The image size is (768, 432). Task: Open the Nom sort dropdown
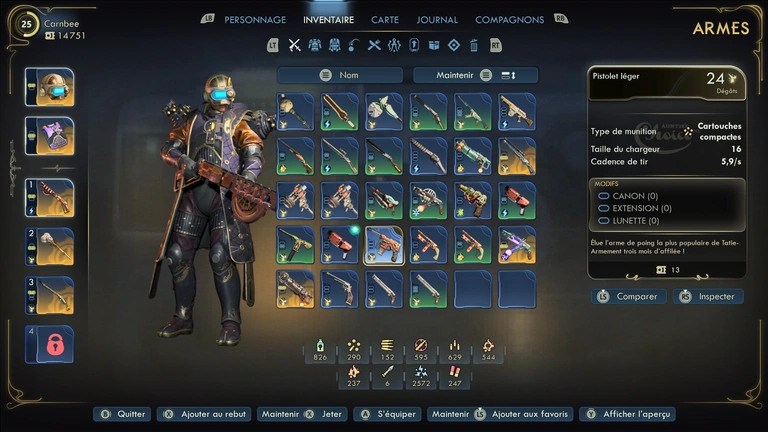[341, 75]
